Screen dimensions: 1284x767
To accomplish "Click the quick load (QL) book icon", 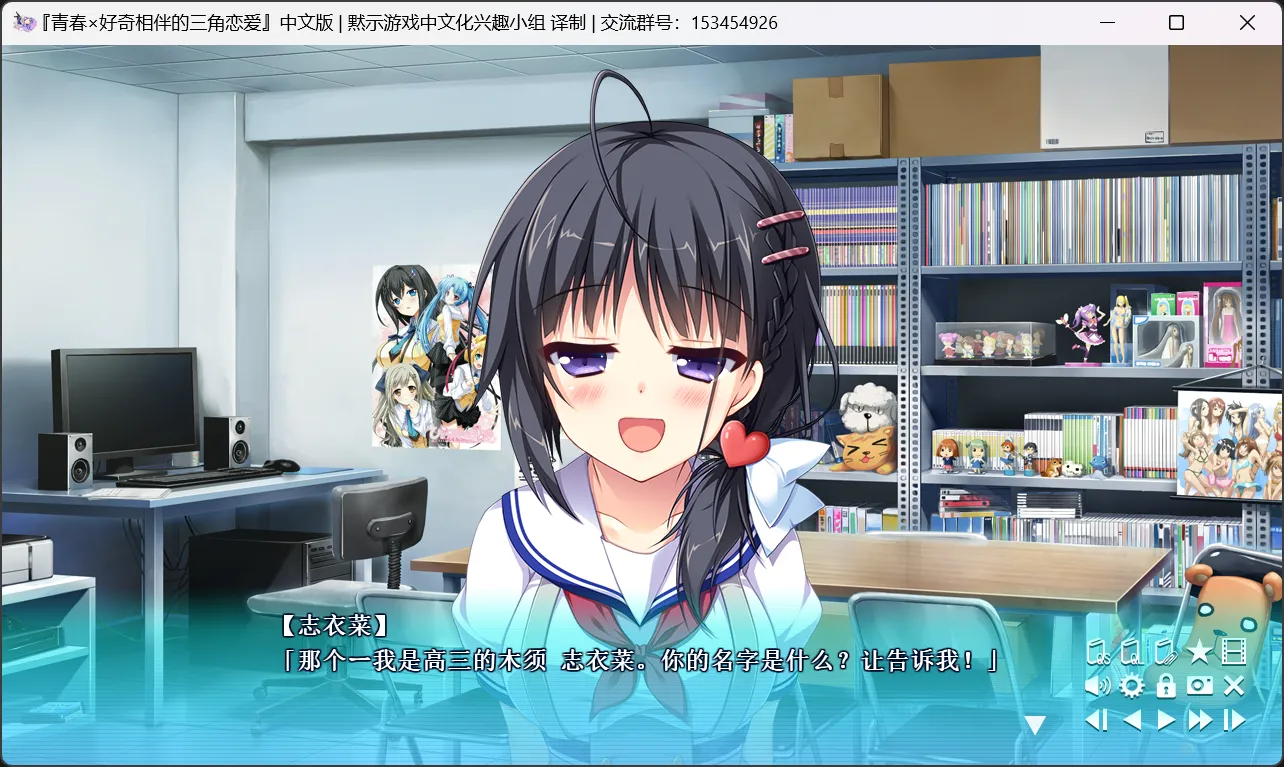I will point(1131,653).
